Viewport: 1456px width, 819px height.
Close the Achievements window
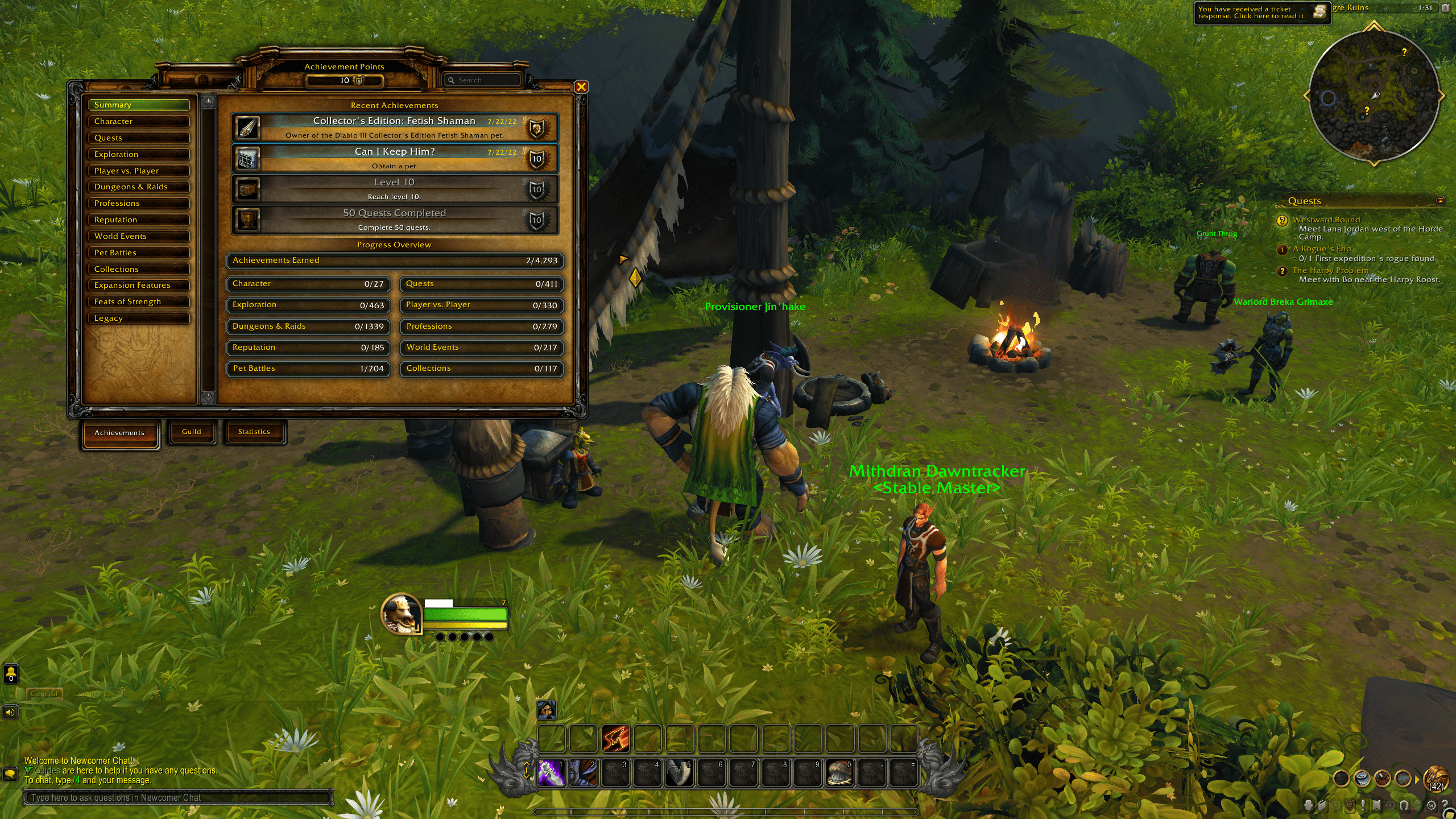click(581, 86)
